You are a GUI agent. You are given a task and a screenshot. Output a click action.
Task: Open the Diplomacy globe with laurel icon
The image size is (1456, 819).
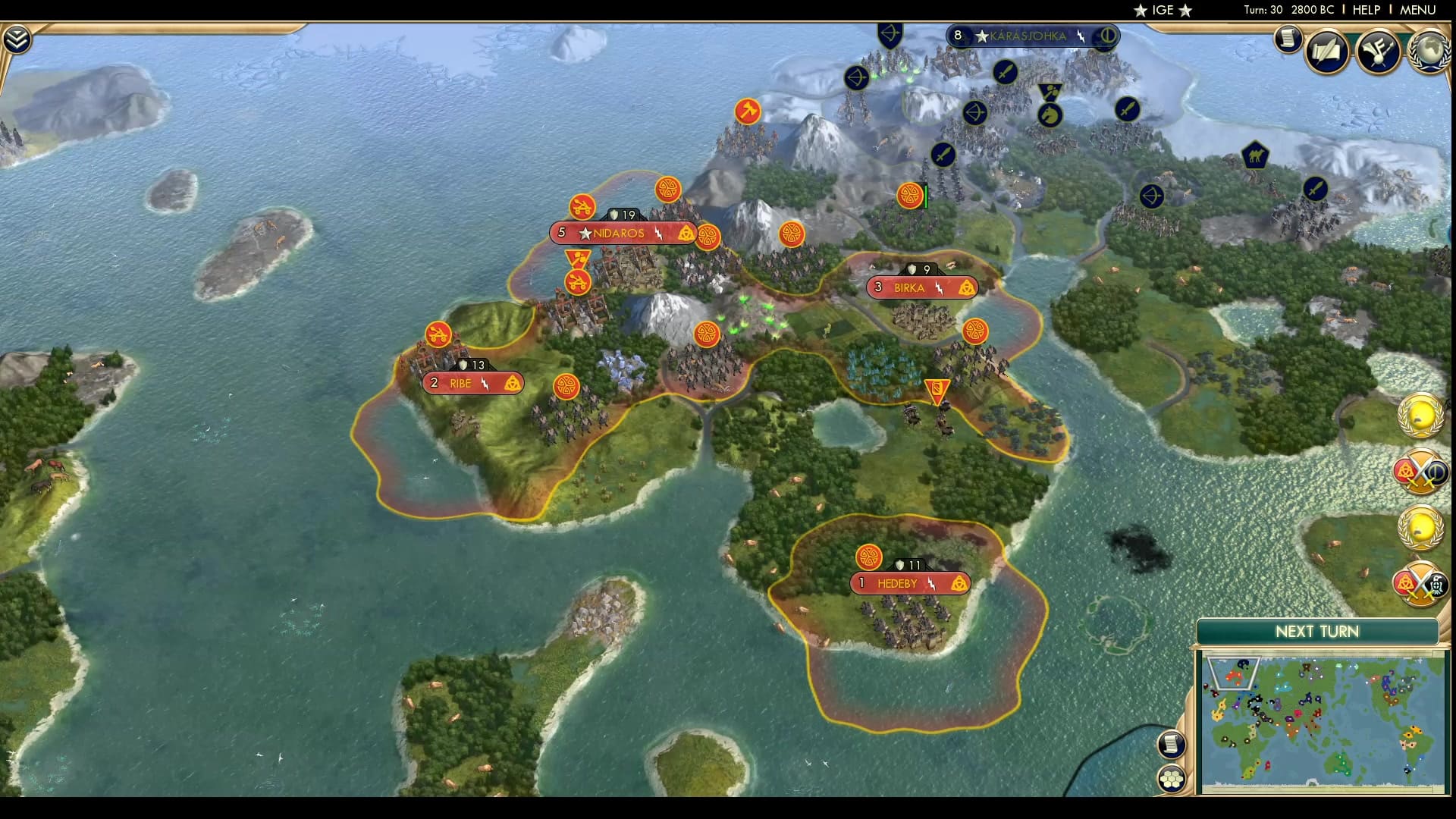(x=1429, y=52)
